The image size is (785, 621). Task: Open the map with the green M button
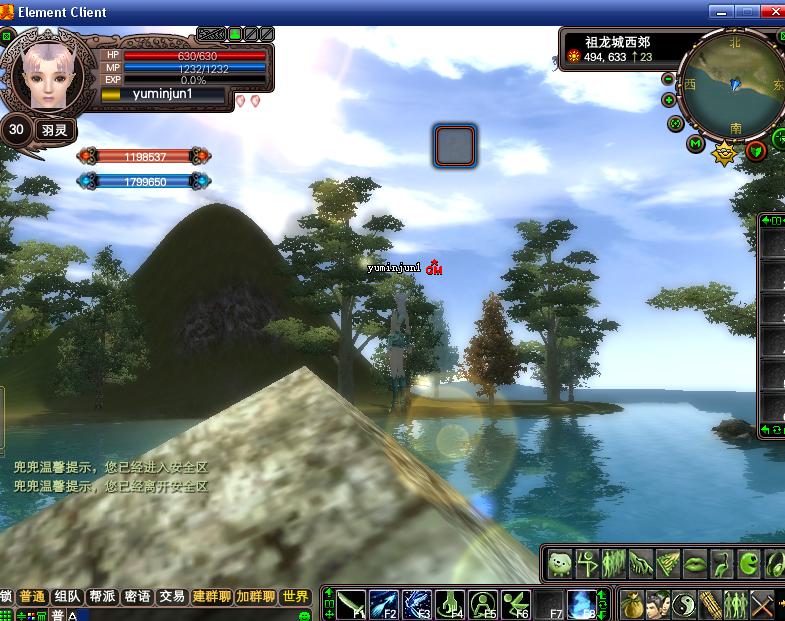[696, 144]
